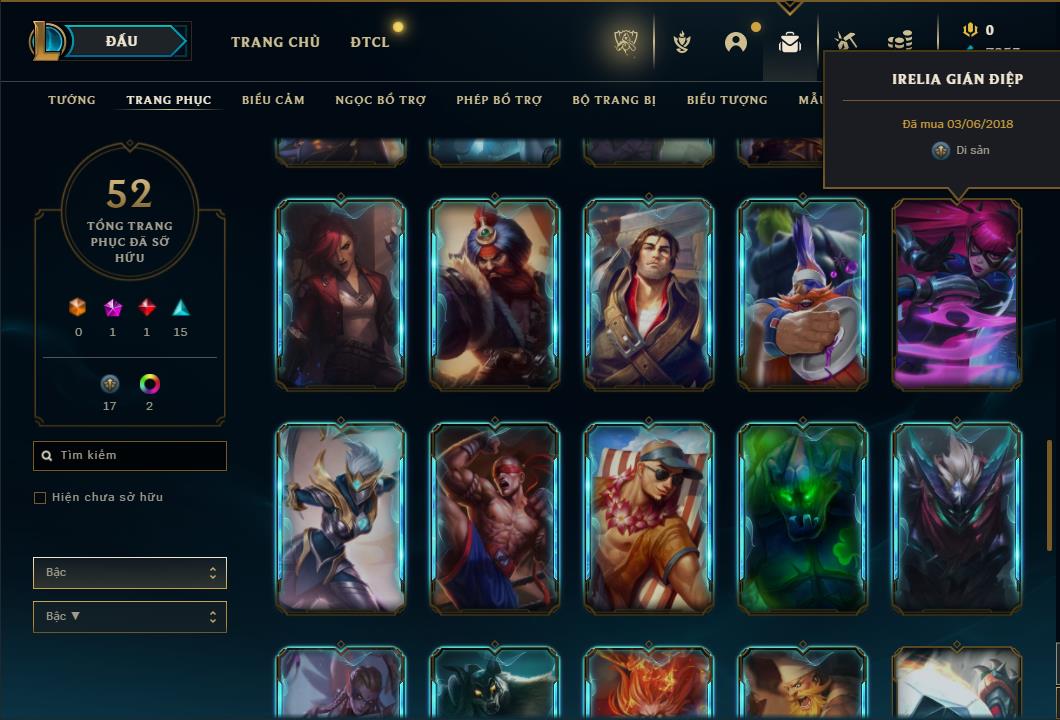The image size is (1060, 720).
Task: Click the Worlds trophy emblem icon
Action: 627,42
